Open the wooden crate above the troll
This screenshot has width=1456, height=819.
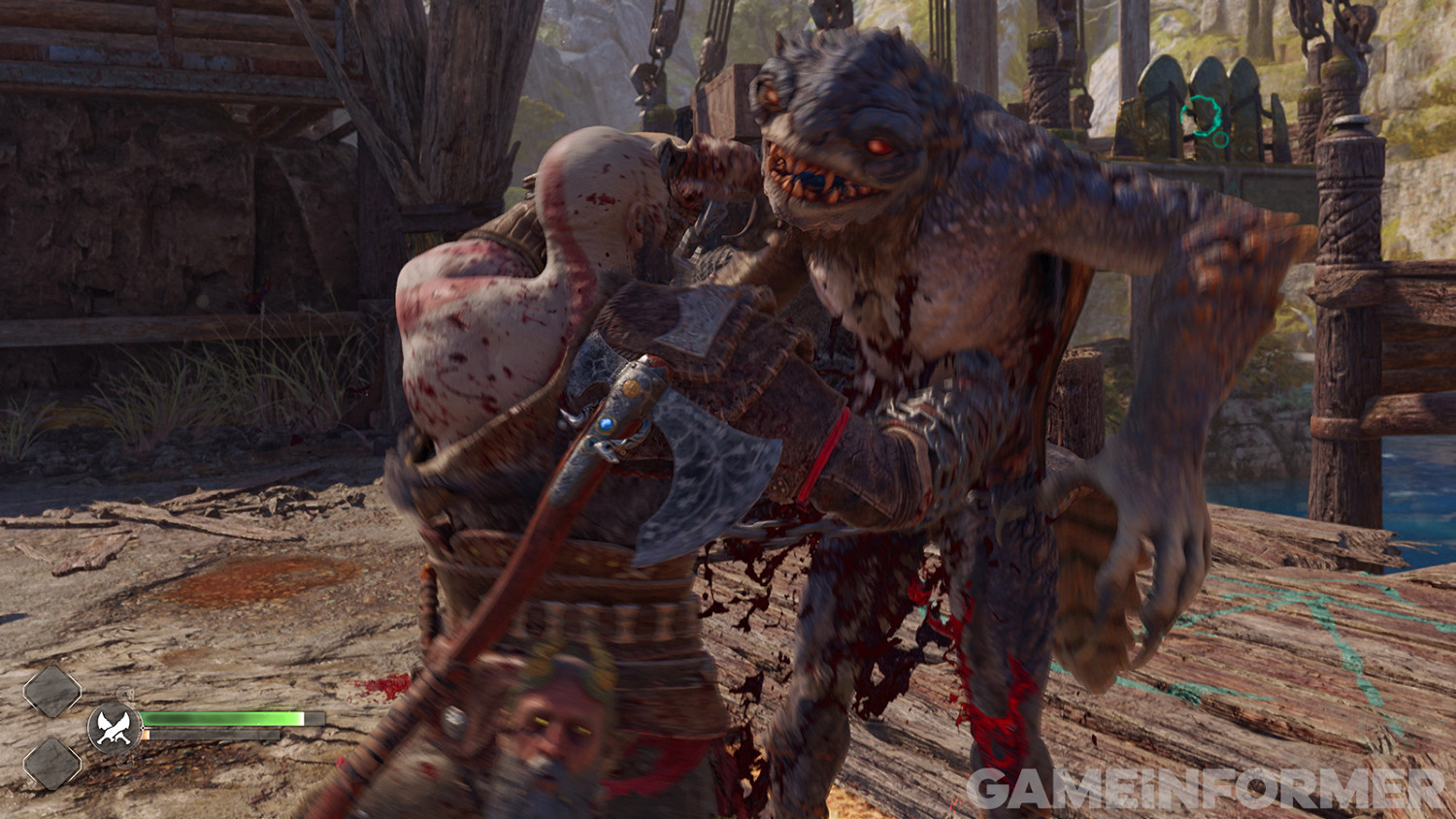(733, 97)
